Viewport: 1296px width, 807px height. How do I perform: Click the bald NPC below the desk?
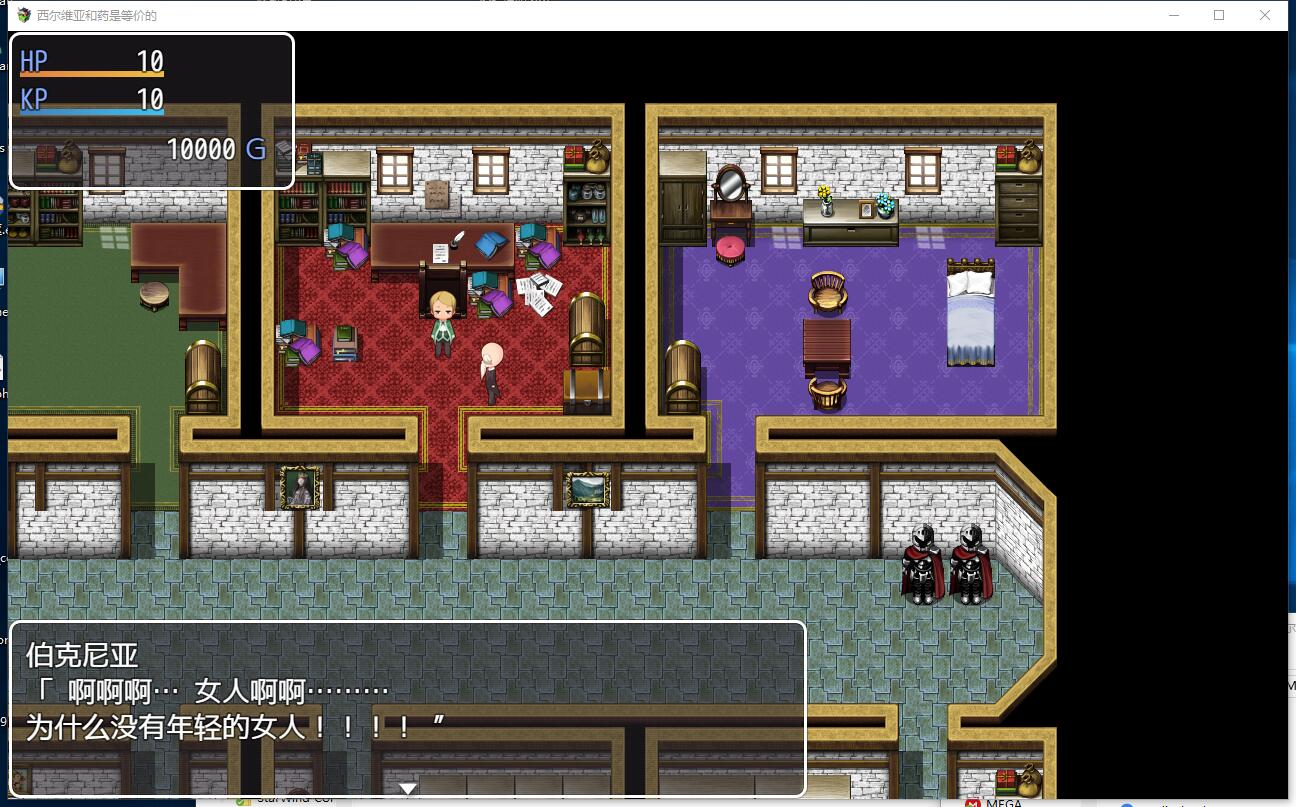tap(492, 370)
